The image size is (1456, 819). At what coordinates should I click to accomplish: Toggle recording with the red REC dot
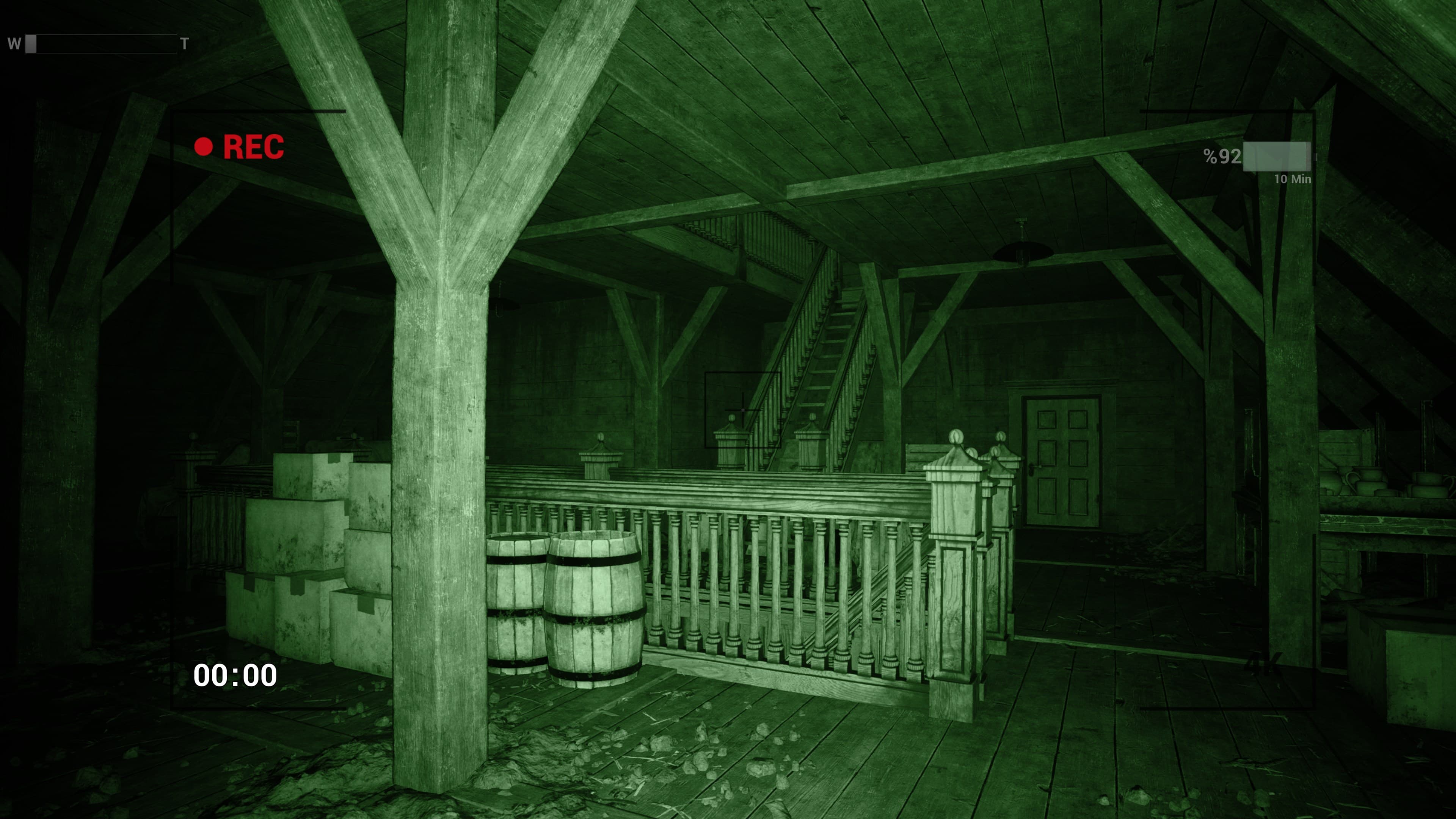point(204,147)
